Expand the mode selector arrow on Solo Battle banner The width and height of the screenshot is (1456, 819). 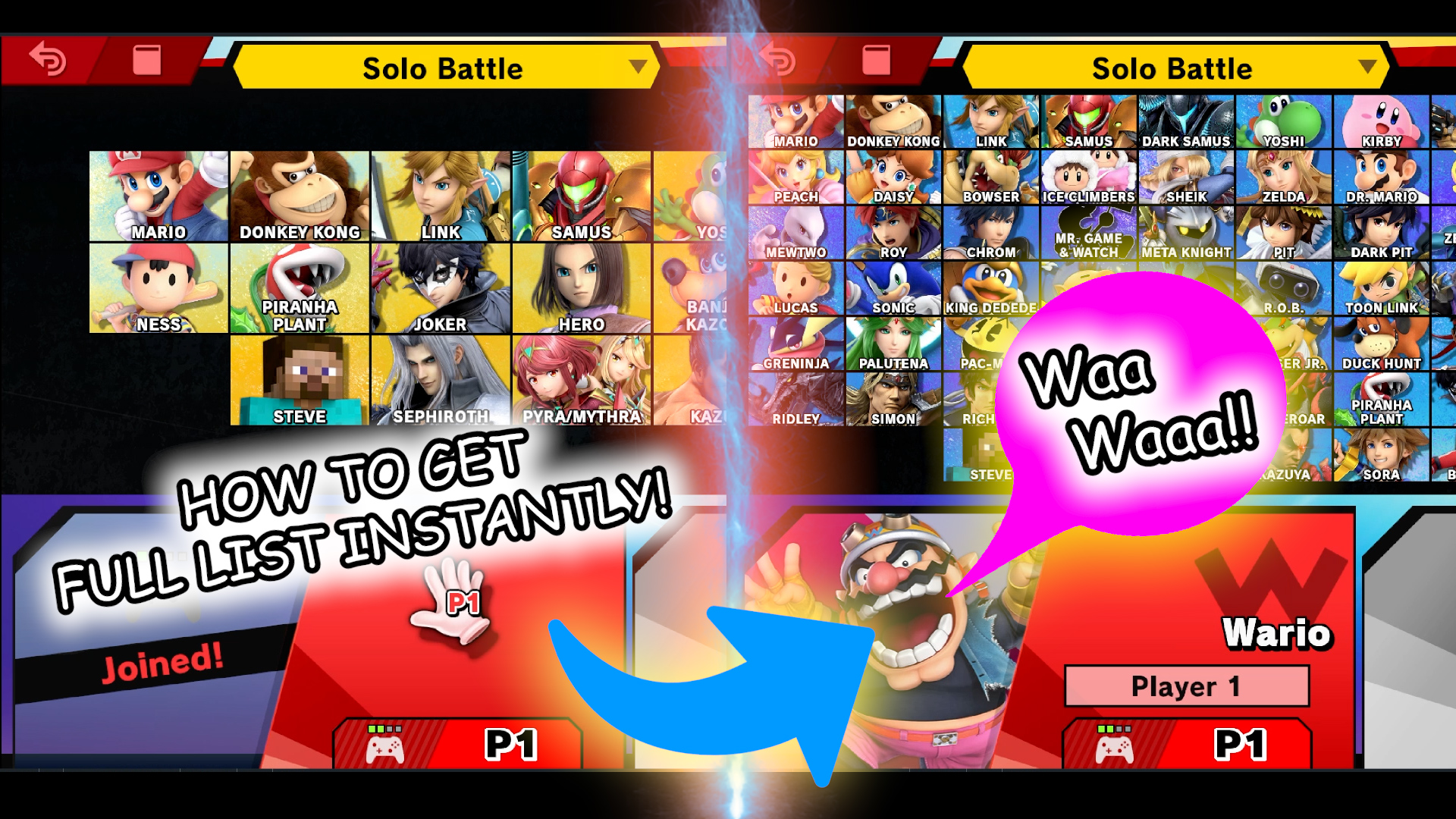pos(637,67)
